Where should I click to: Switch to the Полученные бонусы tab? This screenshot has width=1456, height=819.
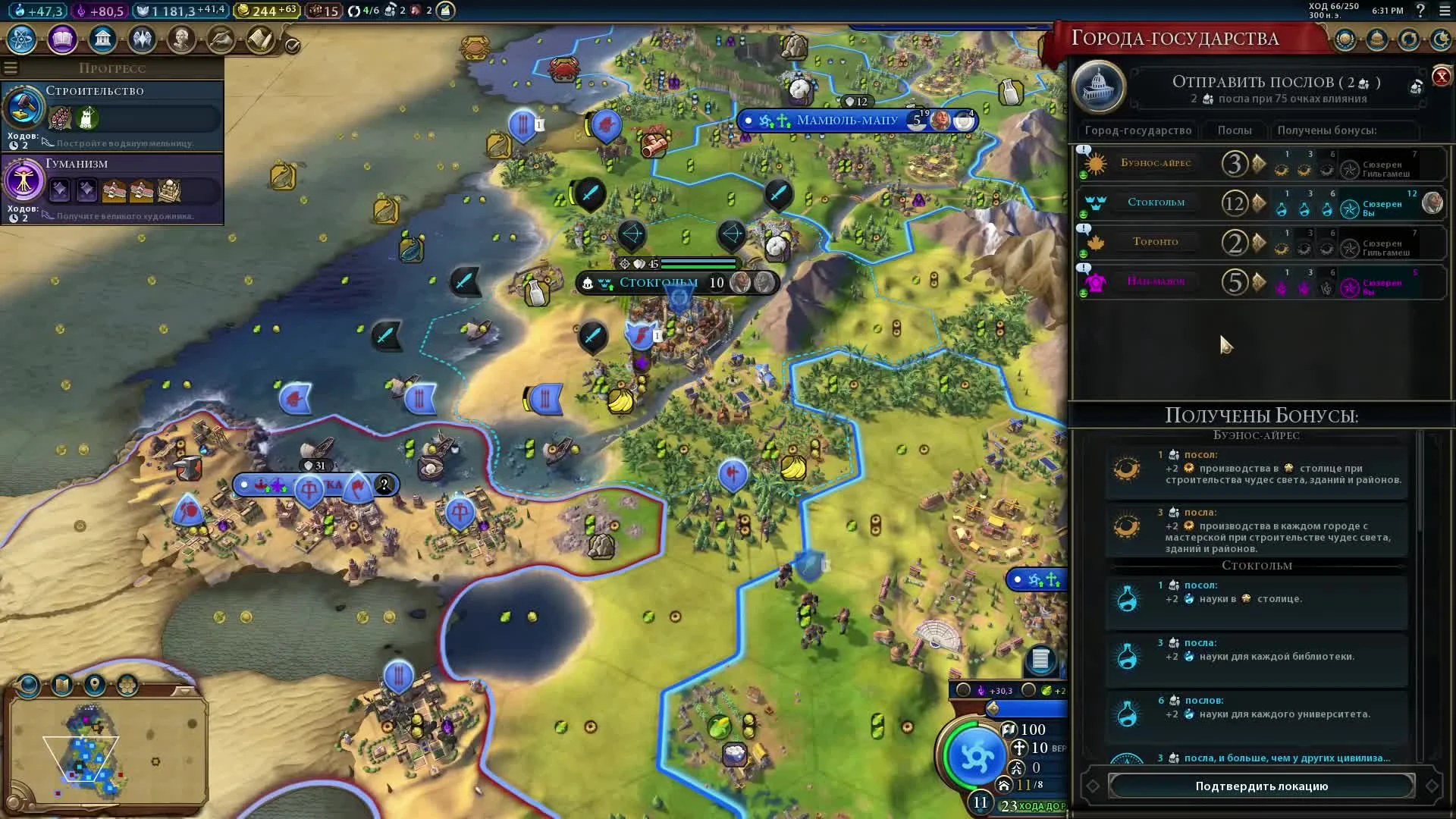(1332, 130)
